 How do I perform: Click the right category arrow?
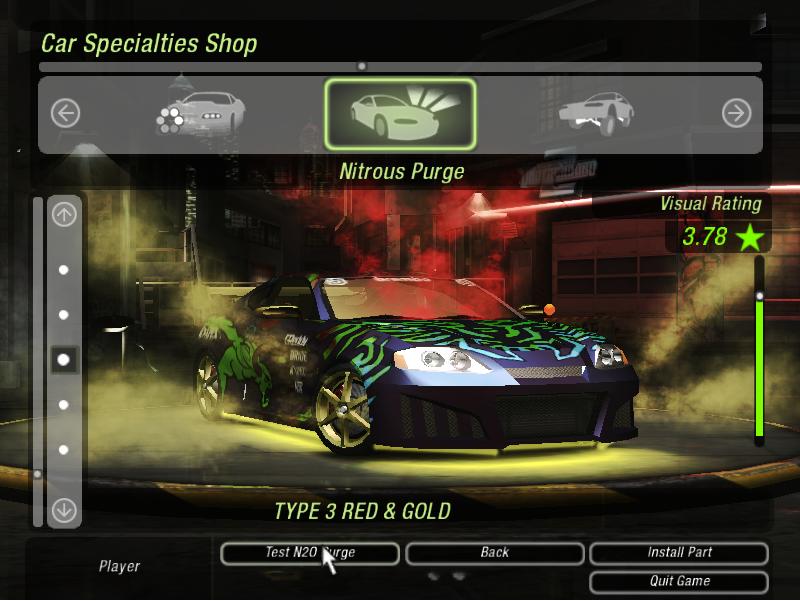tap(736, 114)
